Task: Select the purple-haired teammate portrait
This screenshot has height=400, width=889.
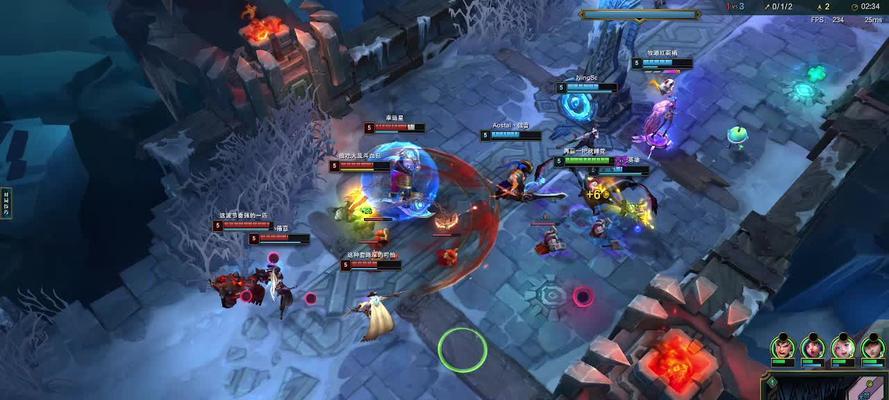Action: [813, 348]
